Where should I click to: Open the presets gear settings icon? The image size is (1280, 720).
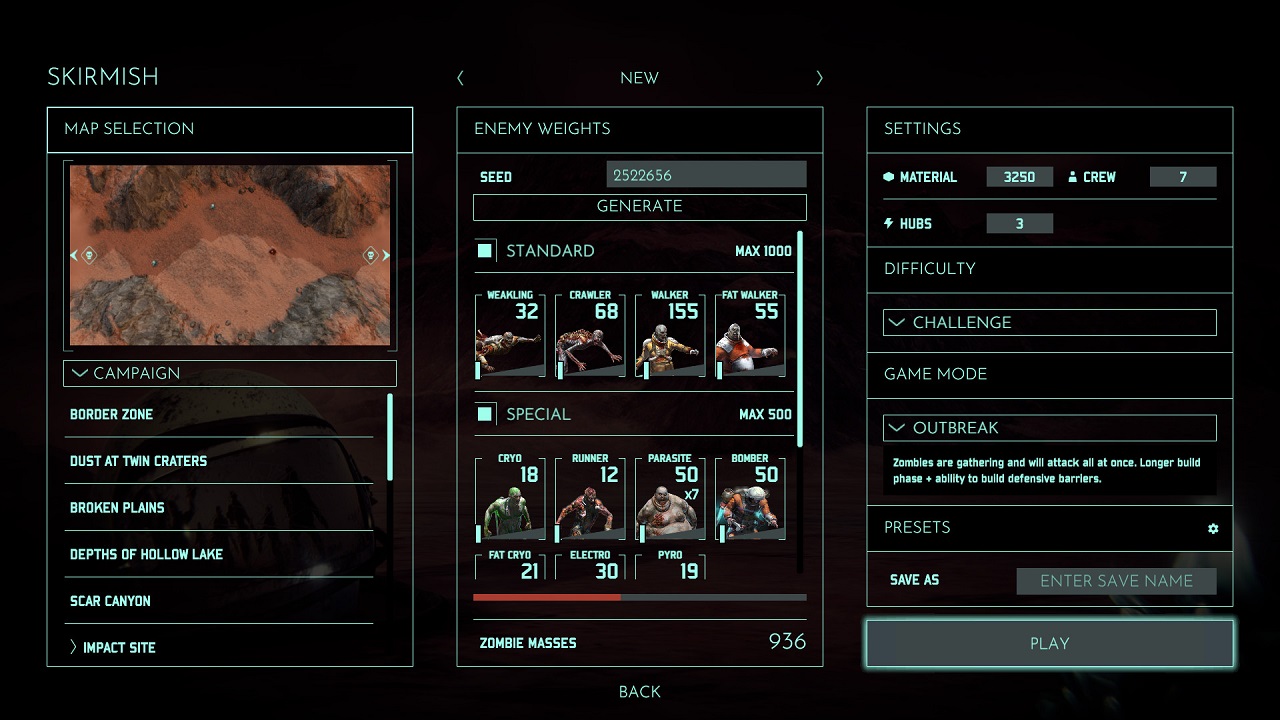click(1213, 528)
